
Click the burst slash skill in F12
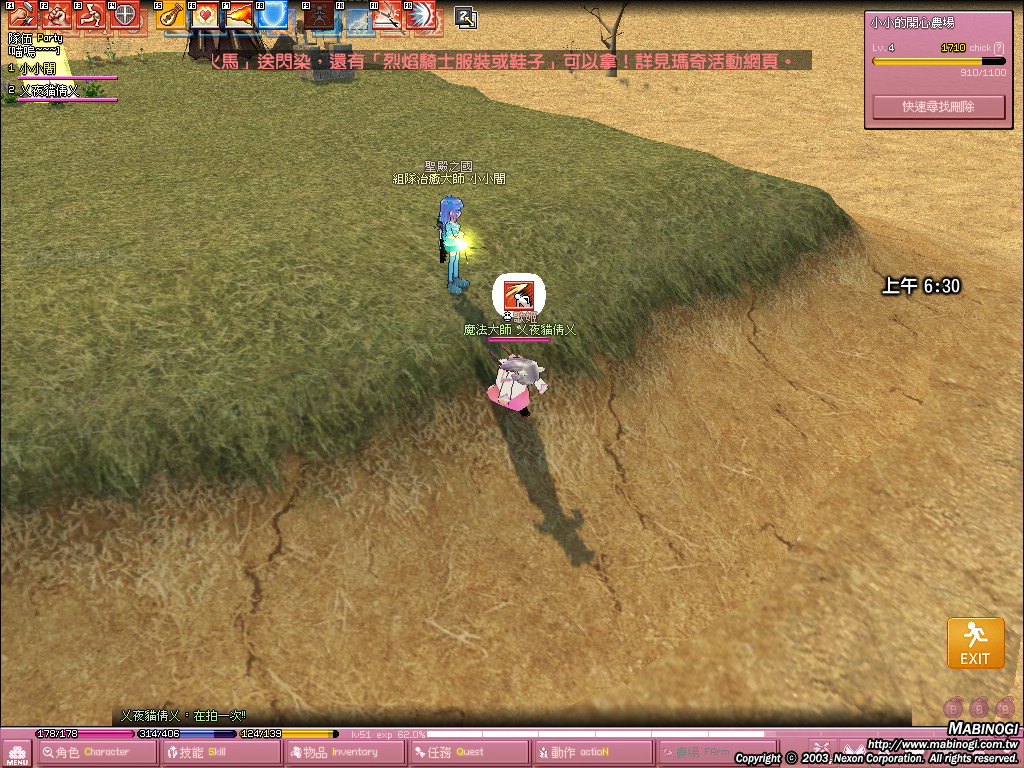[420, 15]
